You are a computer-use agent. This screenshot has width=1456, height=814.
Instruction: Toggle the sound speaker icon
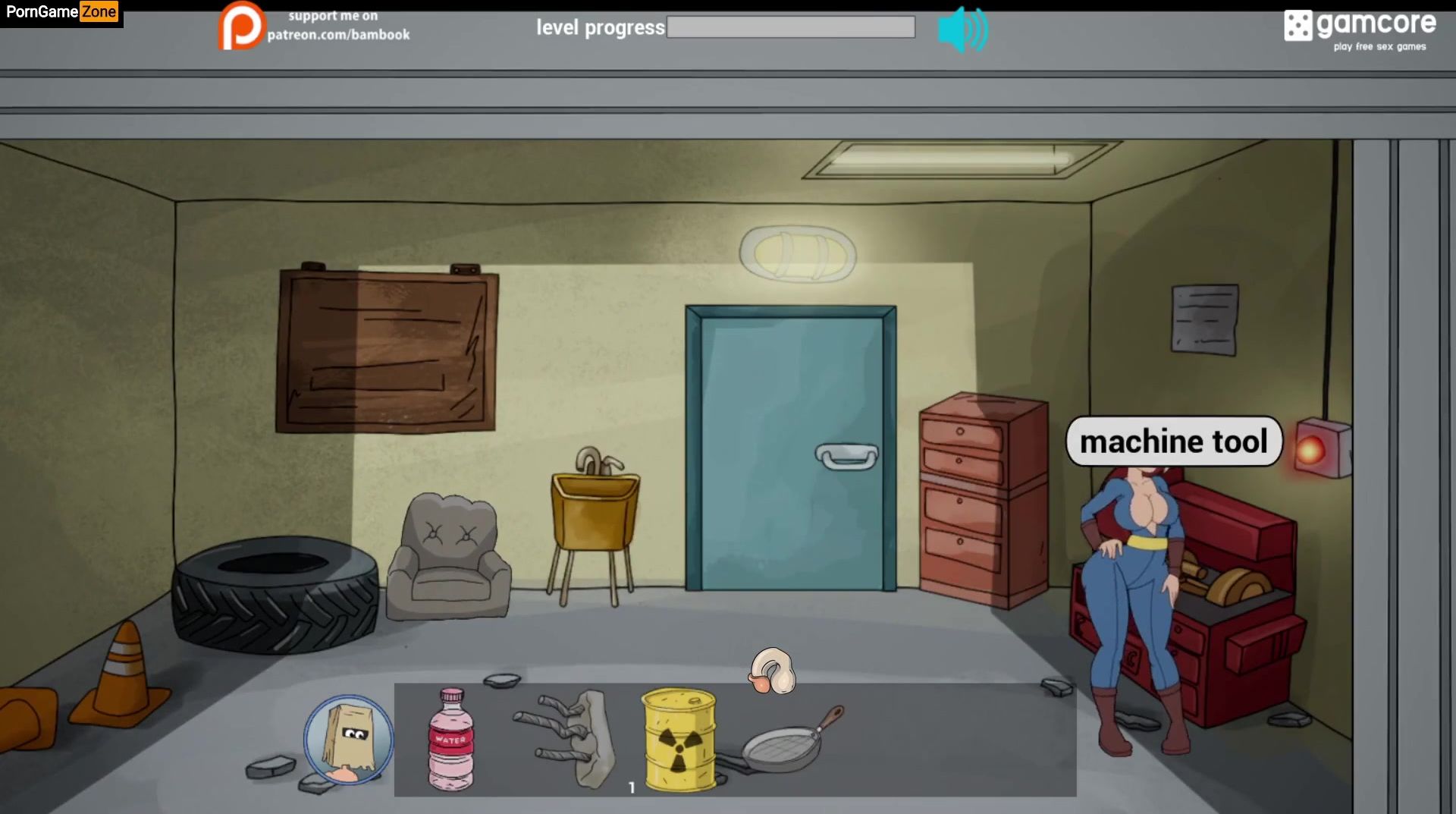click(962, 30)
